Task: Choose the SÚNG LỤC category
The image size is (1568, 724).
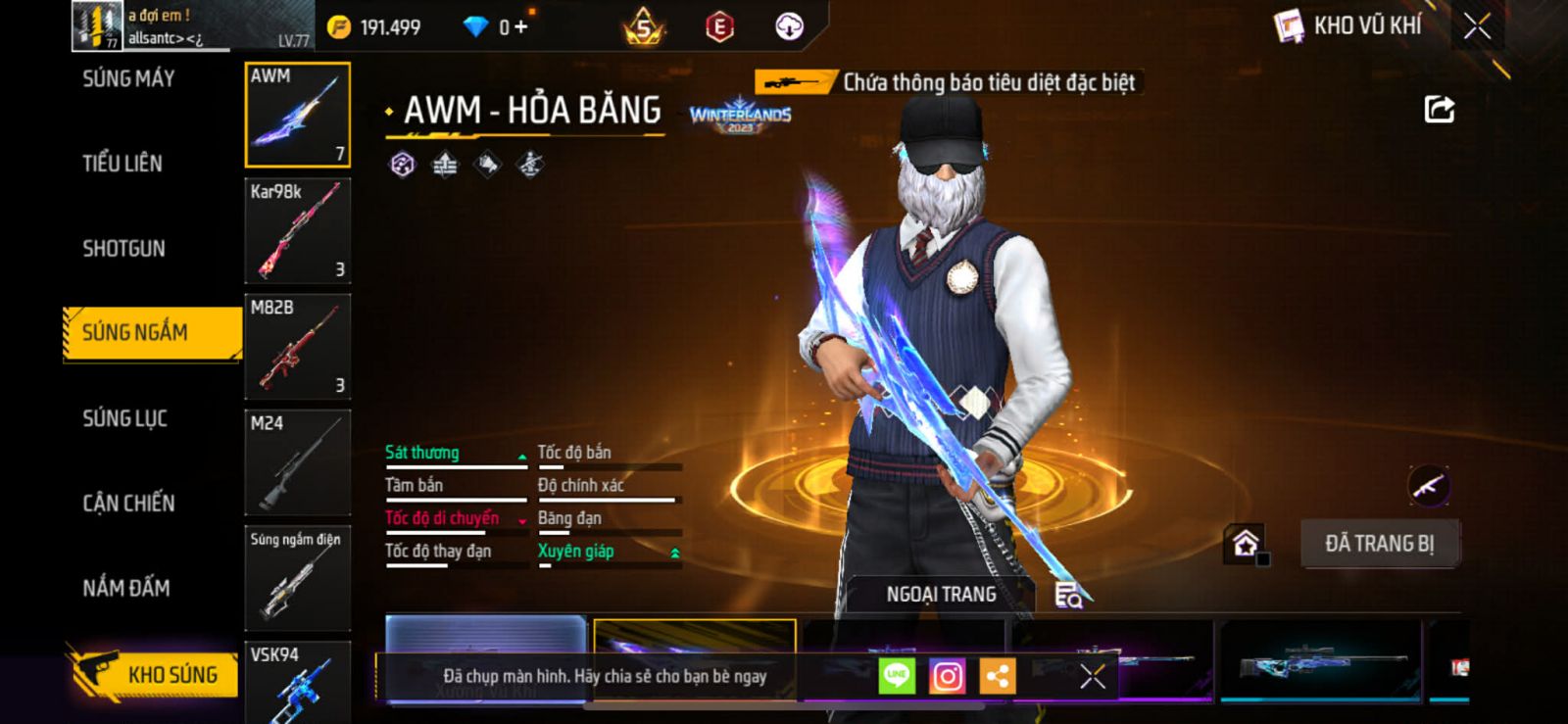Action: (x=124, y=419)
